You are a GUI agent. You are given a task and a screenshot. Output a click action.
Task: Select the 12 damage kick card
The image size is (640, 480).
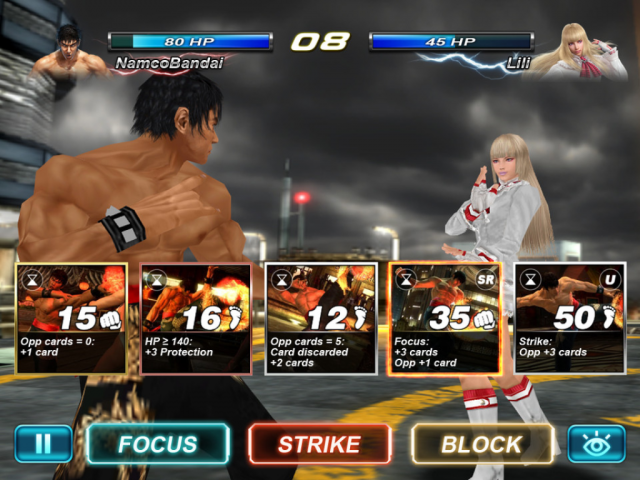pyautogui.click(x=320, y=318)
